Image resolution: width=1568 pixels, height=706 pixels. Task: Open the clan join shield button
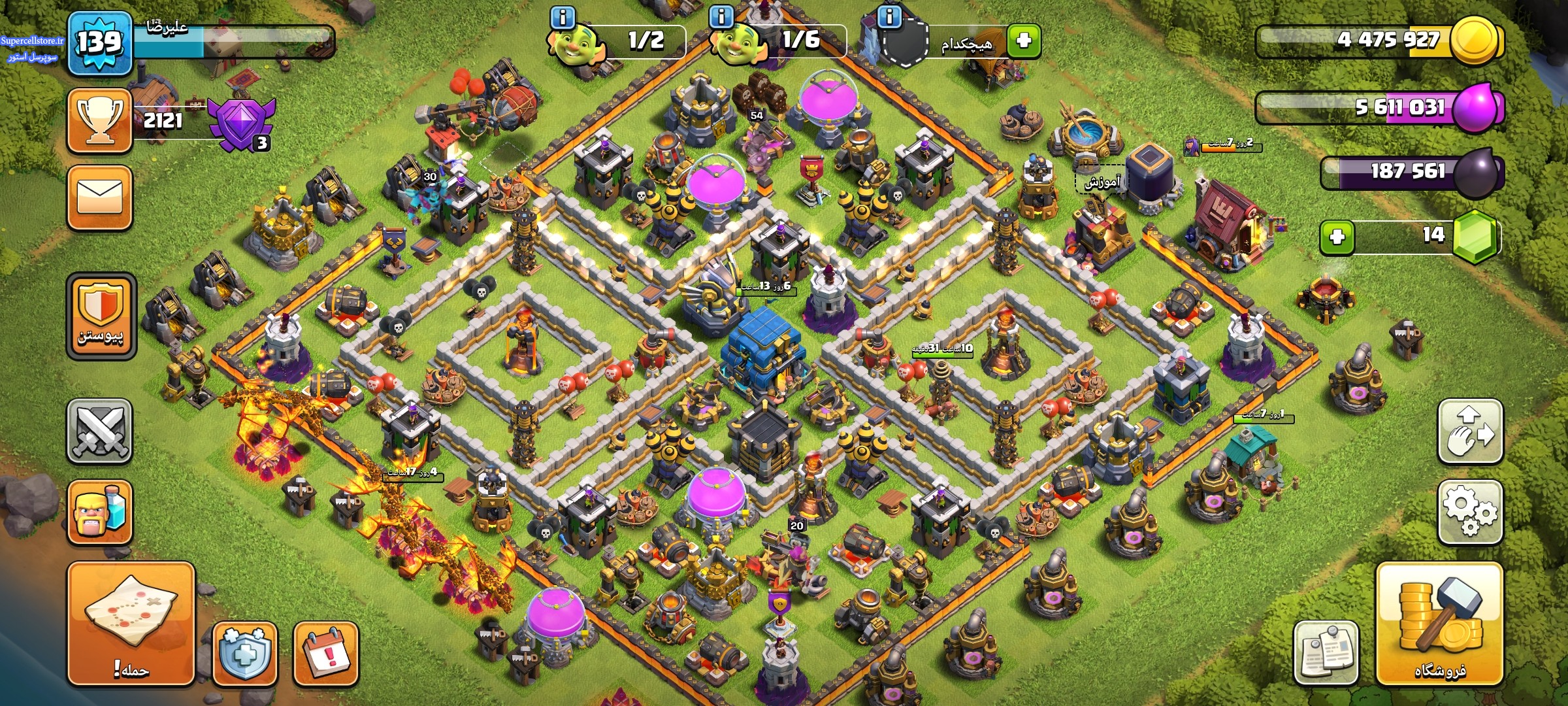(101, 316)
